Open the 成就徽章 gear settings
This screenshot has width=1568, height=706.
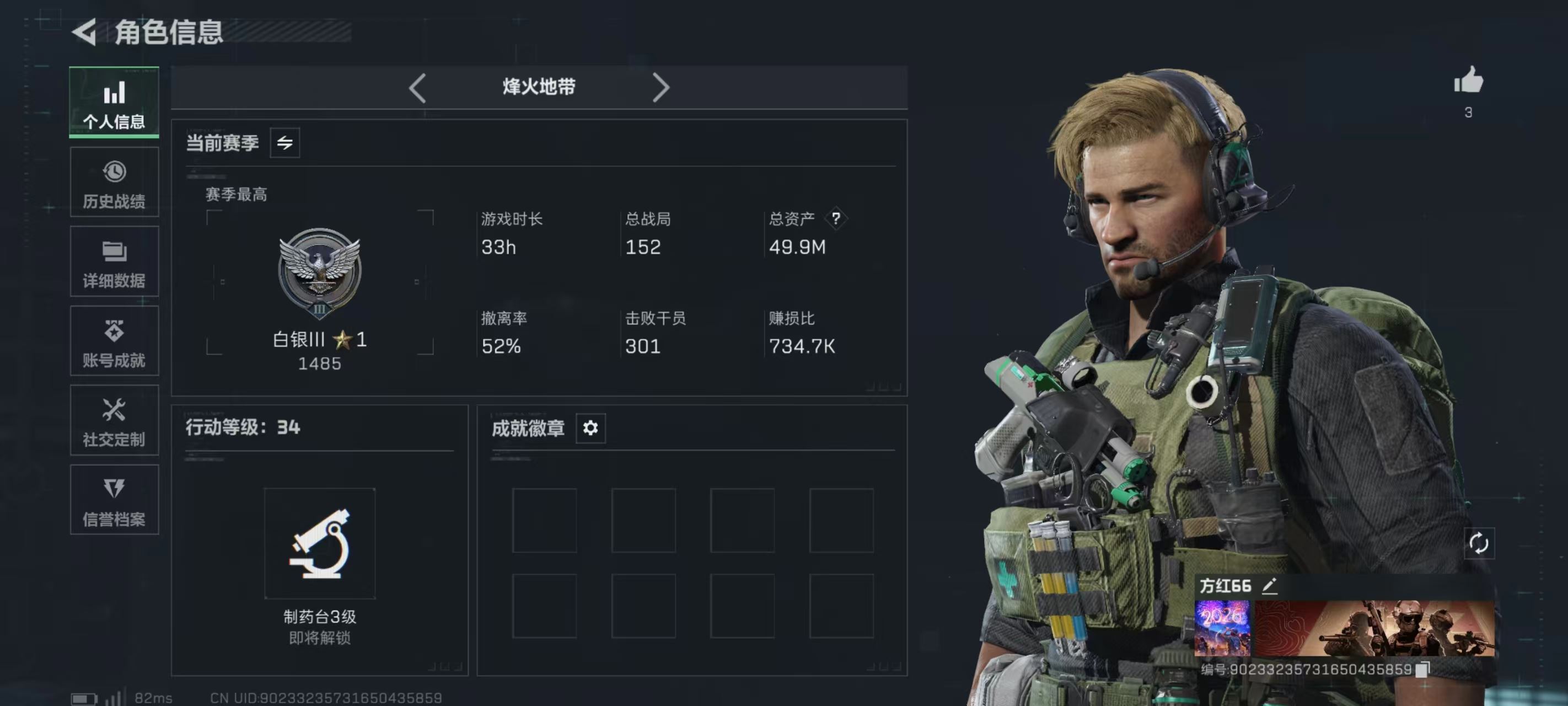click(590, 428)
